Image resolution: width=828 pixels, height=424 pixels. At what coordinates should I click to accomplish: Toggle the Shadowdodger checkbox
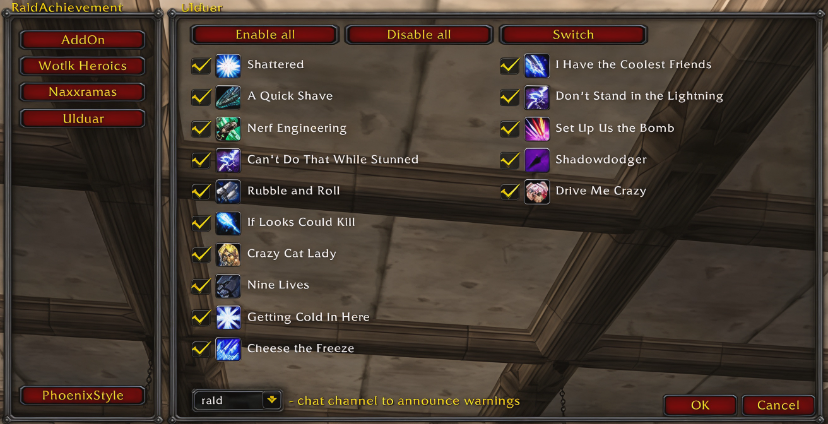point(510,160)
